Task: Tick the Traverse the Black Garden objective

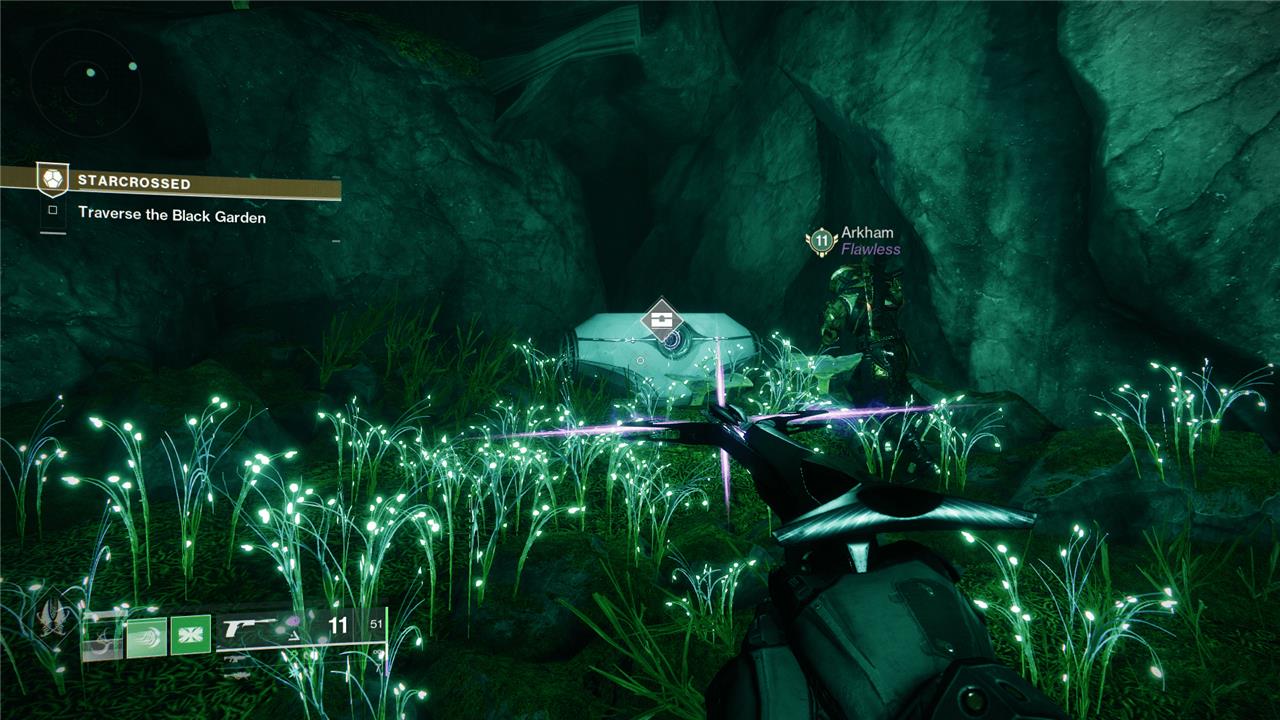Action: point(53,211)
